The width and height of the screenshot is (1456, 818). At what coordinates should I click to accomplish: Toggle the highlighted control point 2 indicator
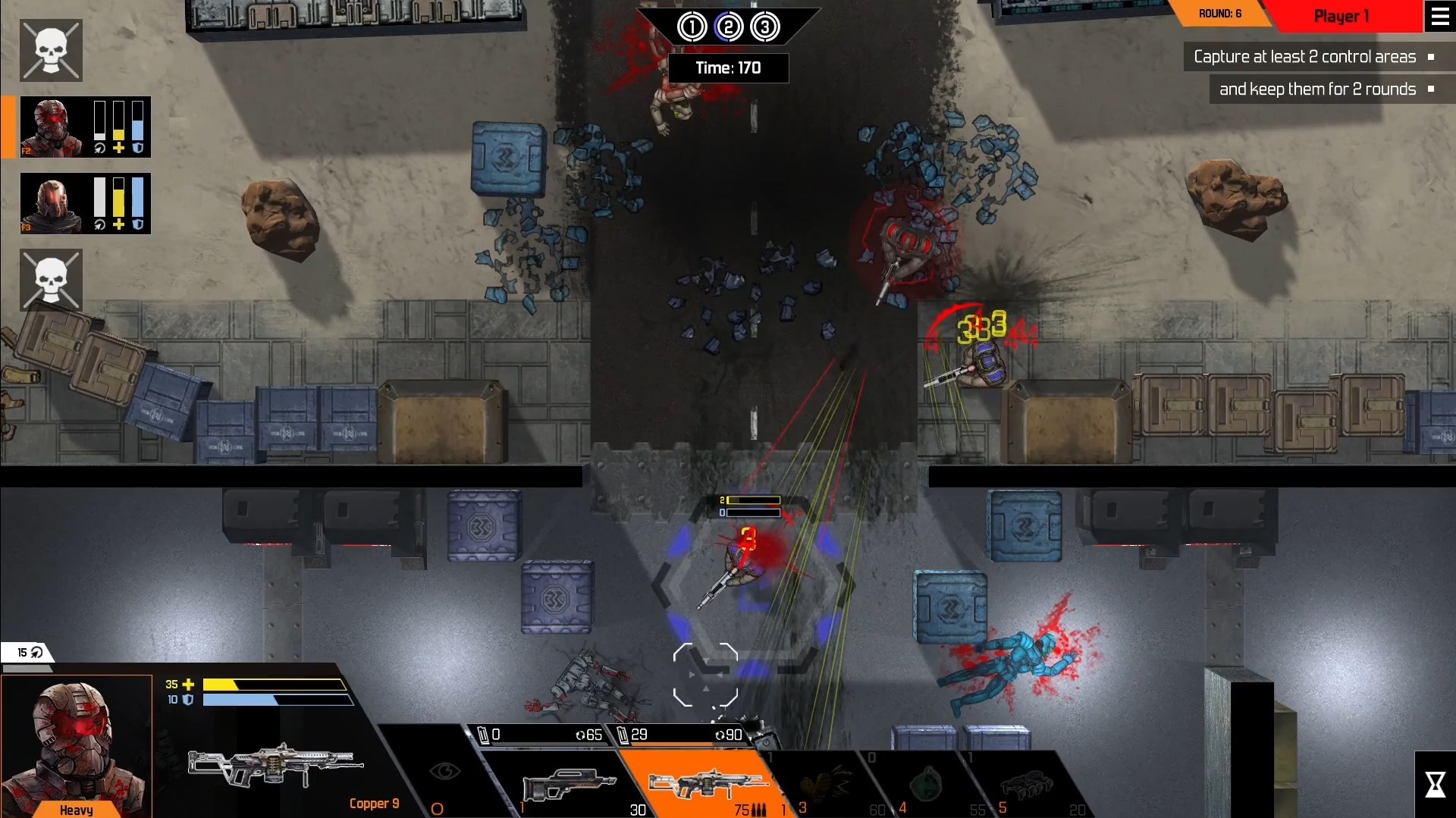point(730,27)
